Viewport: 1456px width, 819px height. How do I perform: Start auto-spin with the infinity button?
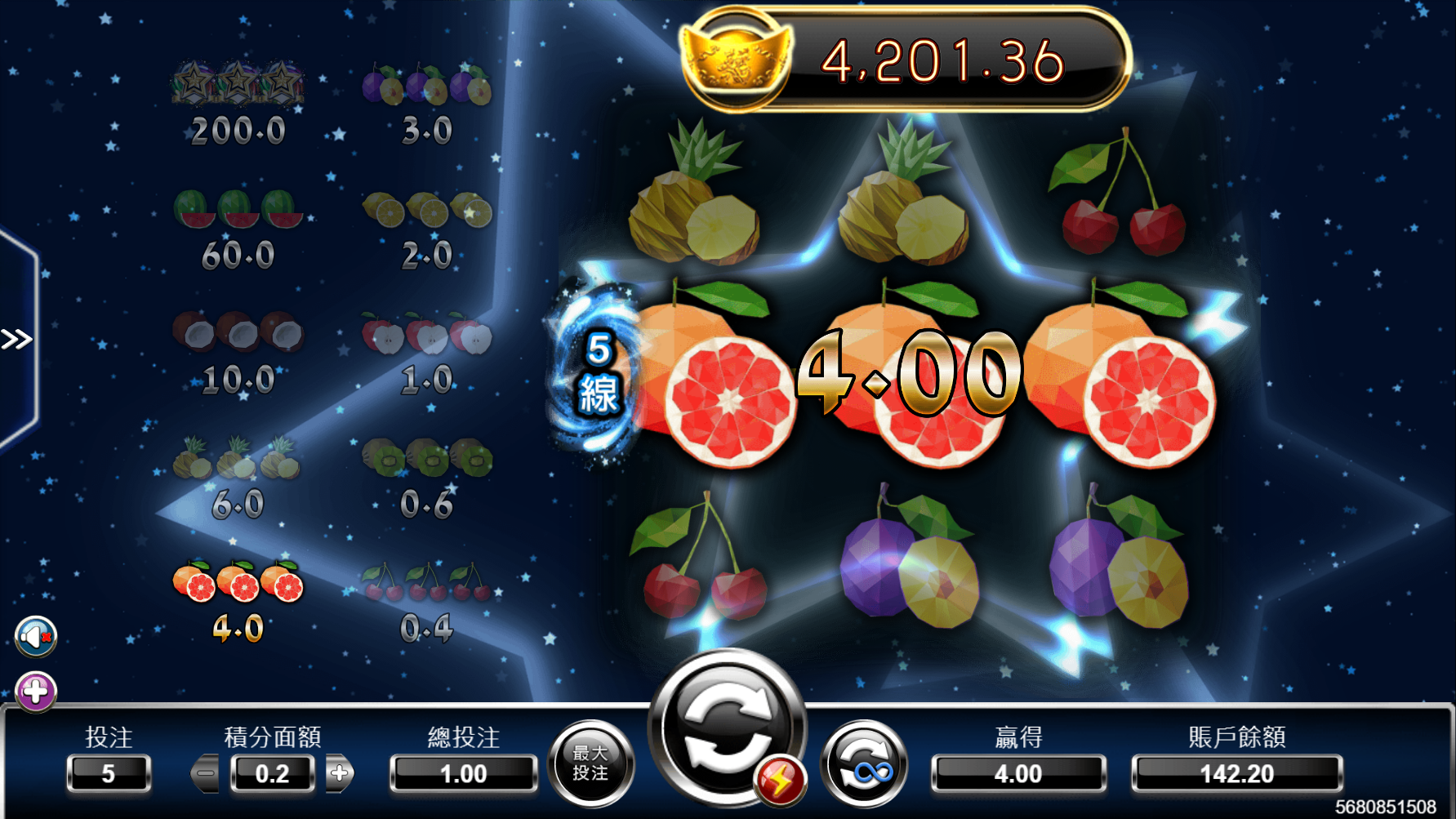click(x=865, y=765)
